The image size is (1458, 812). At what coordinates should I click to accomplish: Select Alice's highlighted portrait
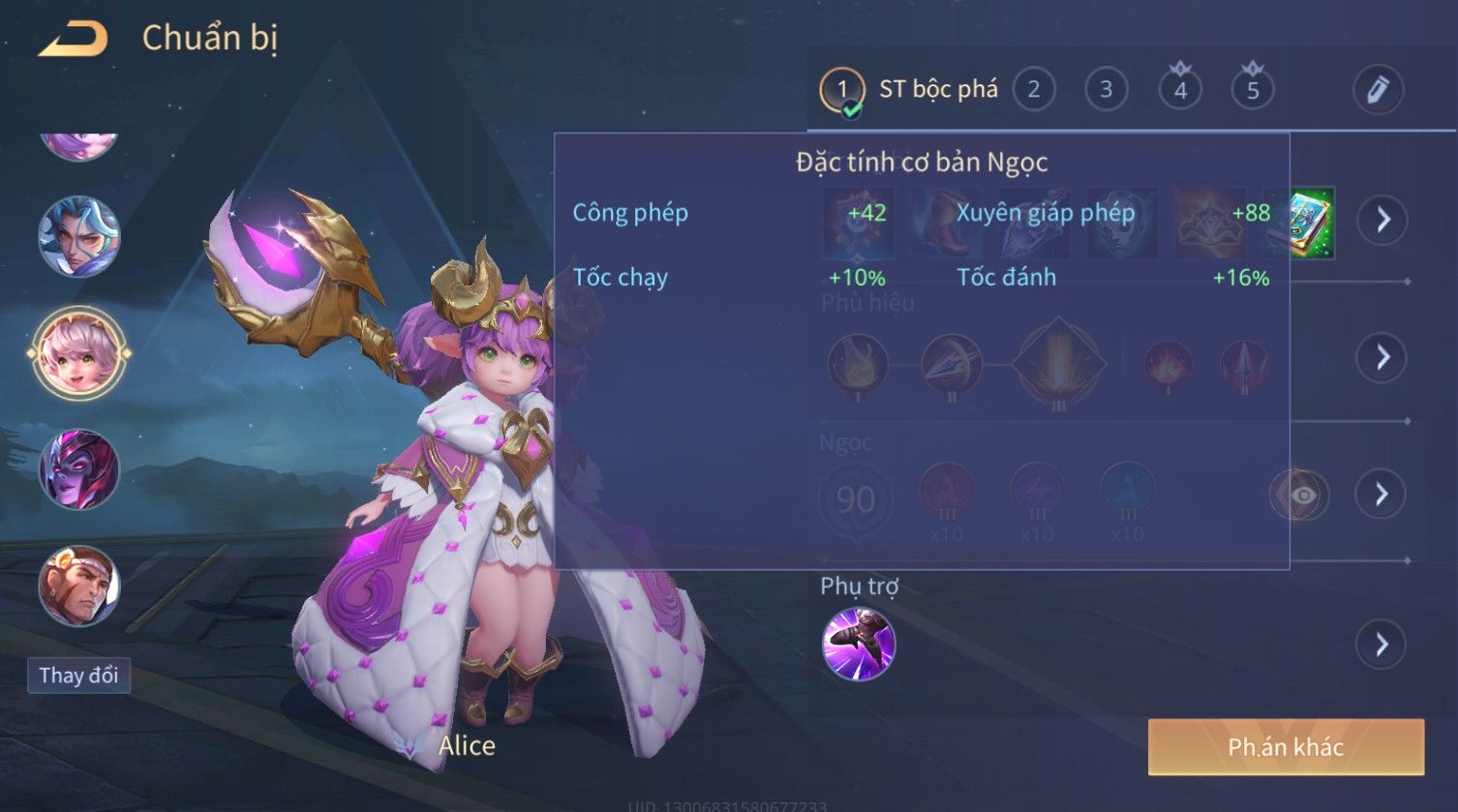click(78, 352)
